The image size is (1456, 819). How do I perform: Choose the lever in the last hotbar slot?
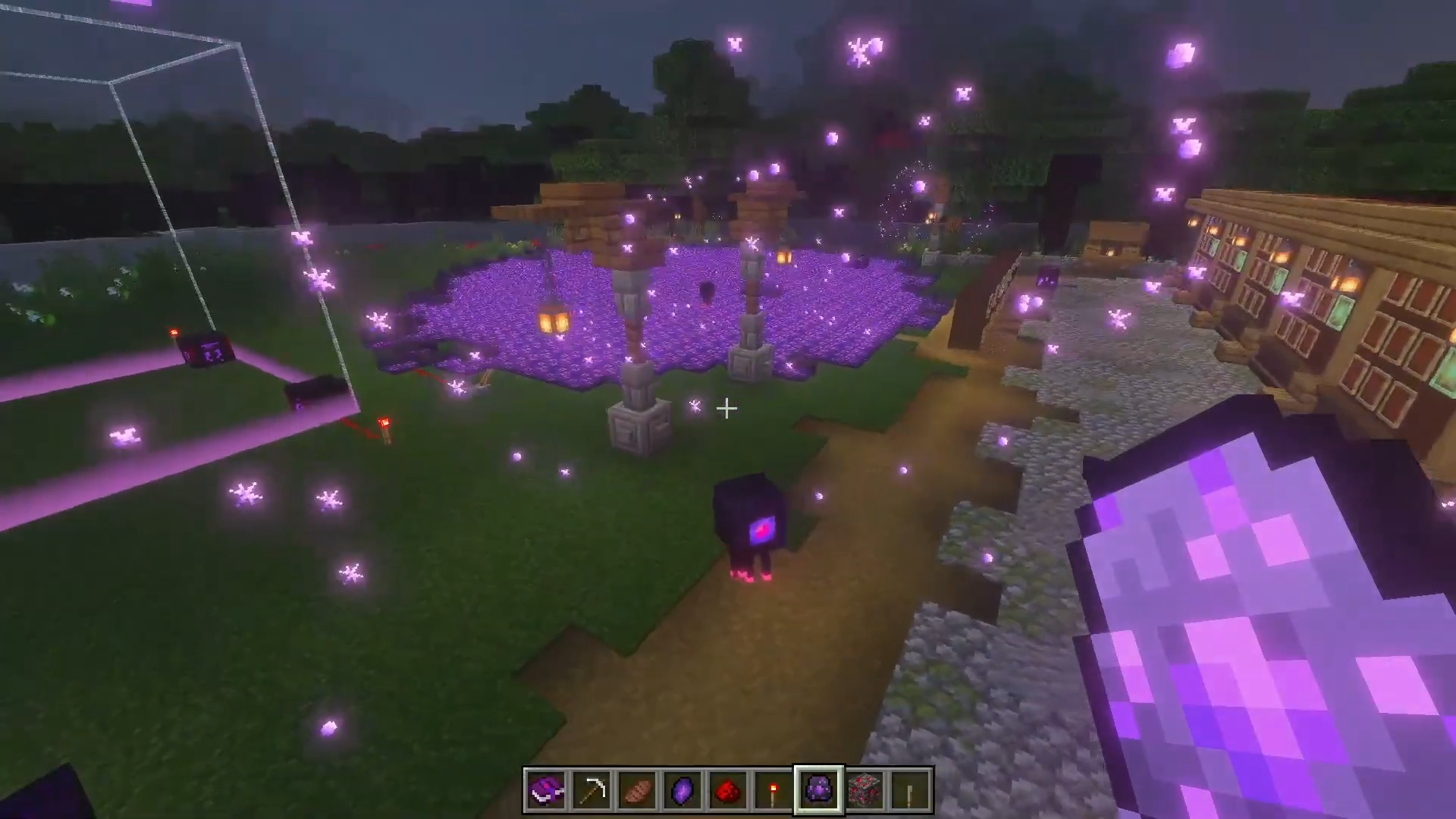pyautogui.click(x=910, y=791)
